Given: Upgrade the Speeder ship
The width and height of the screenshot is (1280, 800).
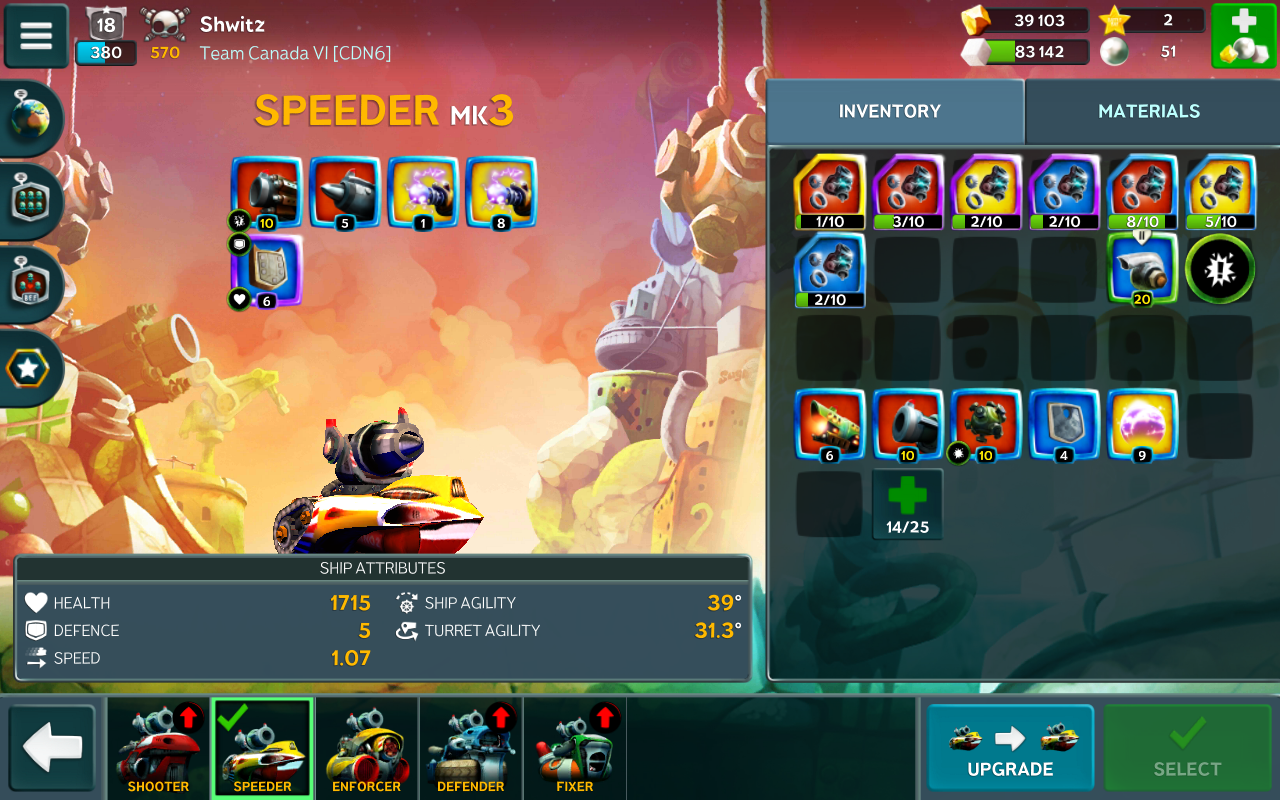Looking at the screenshot, I should [1010, 748].
